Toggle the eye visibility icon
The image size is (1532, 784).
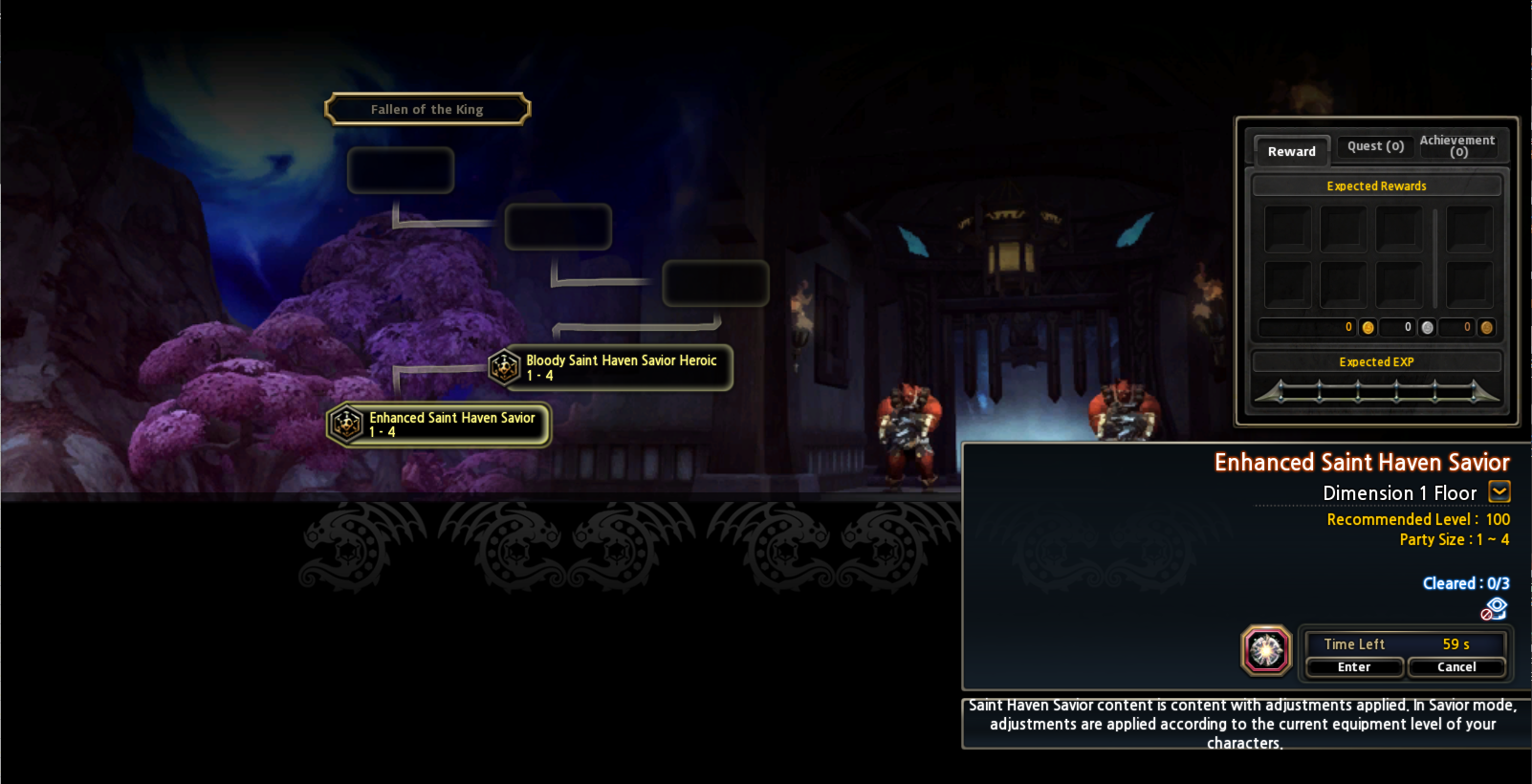pos(1495,609)
